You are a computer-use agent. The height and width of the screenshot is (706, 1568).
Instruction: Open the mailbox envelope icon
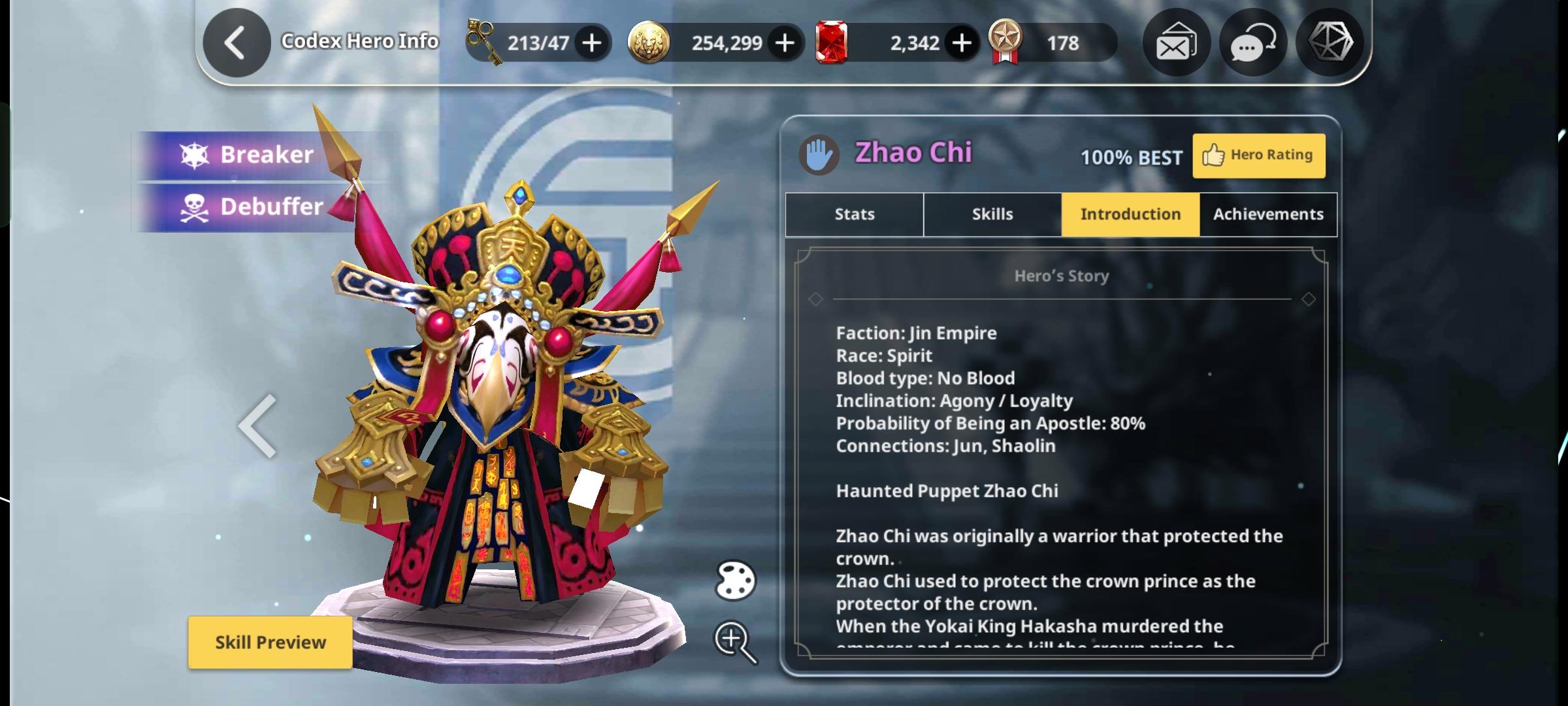[x=1175, y=43]
